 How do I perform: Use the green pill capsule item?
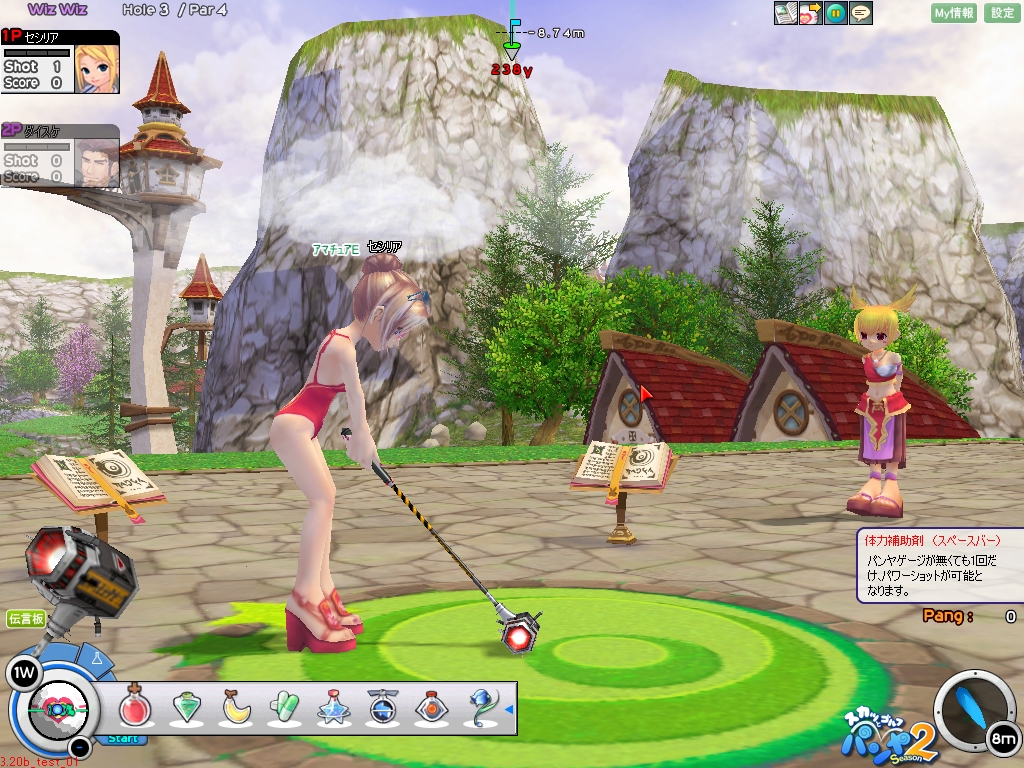pos(284,708)
